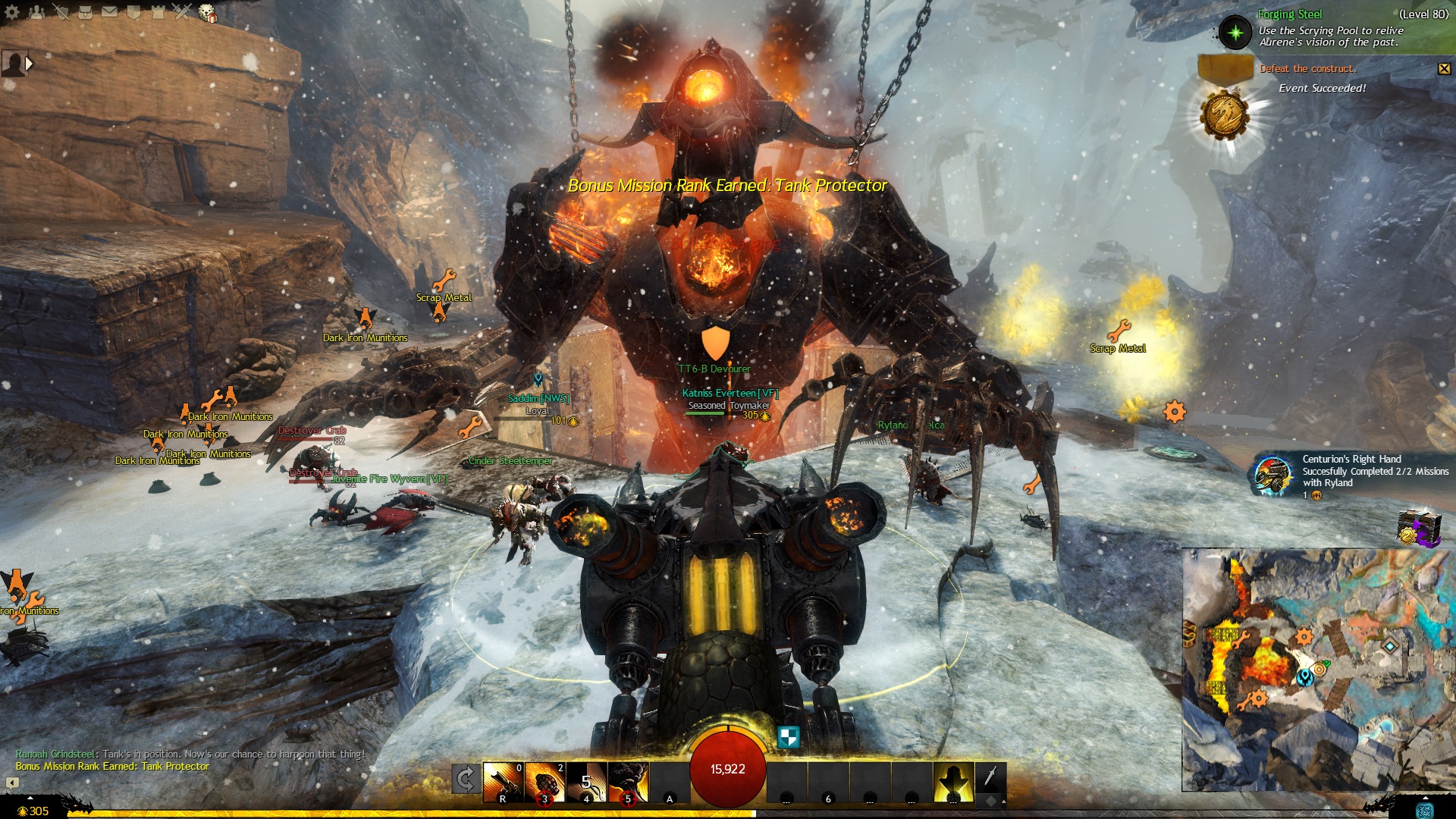Open the contacts and LFG panel

point(36,12)
